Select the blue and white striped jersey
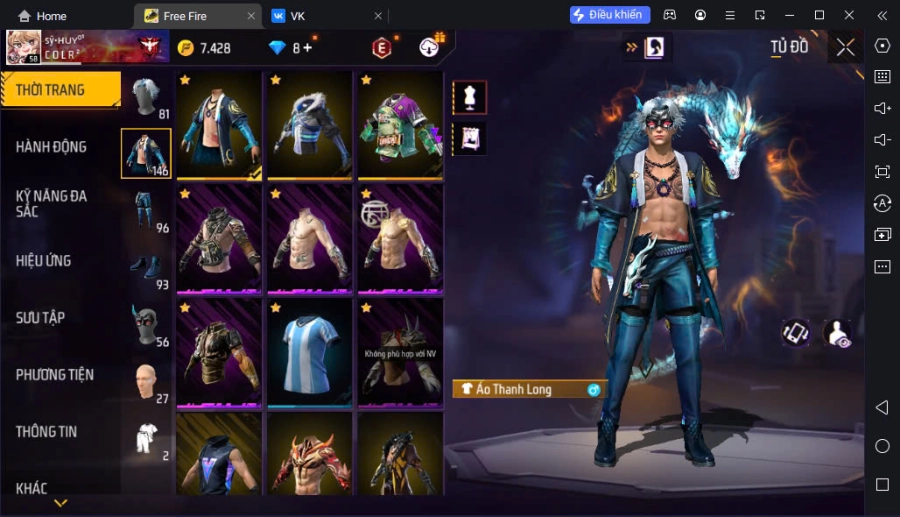 (x=309, y=353)
